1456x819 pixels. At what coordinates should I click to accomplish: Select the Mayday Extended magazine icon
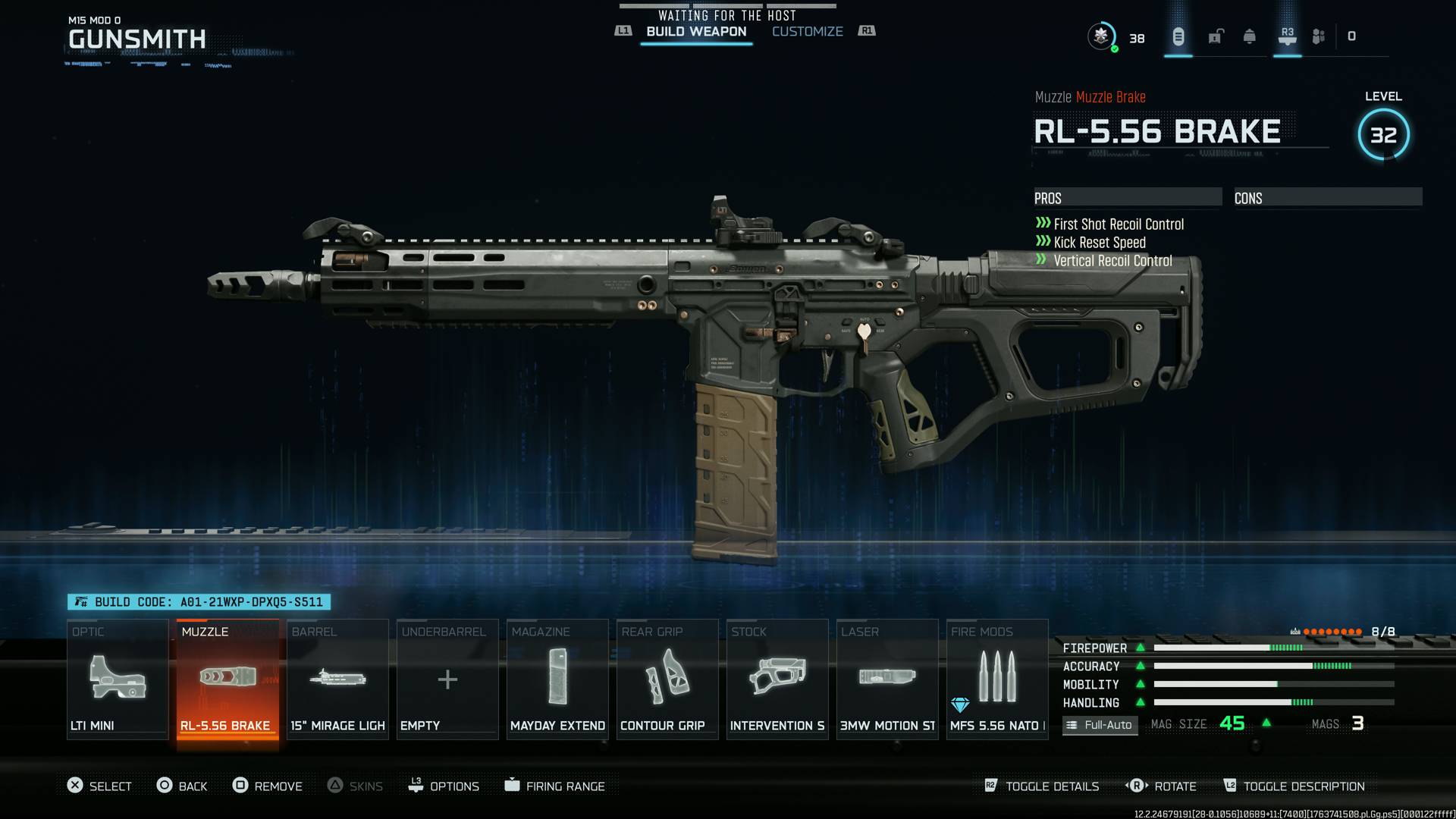557,679
